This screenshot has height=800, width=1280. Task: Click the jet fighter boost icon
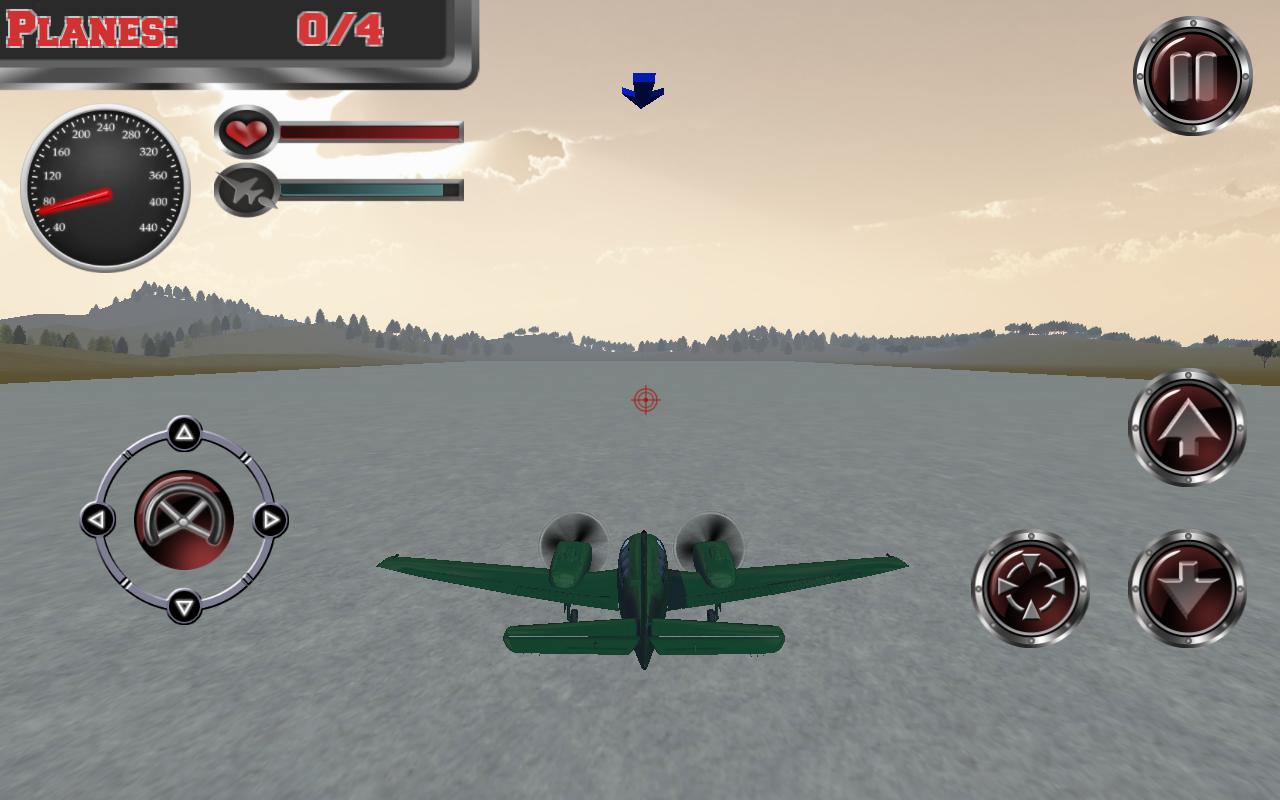coord(248,192)
